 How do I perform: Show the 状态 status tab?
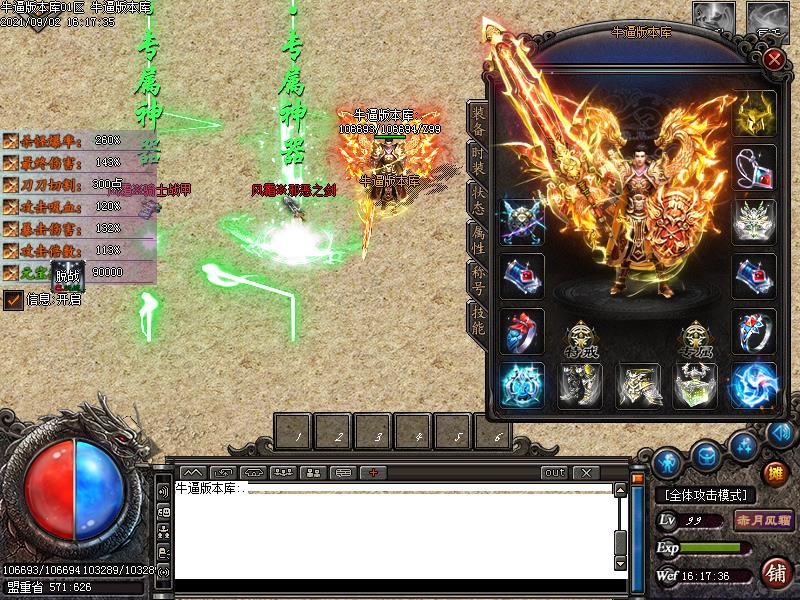click(x=478, y=198)
